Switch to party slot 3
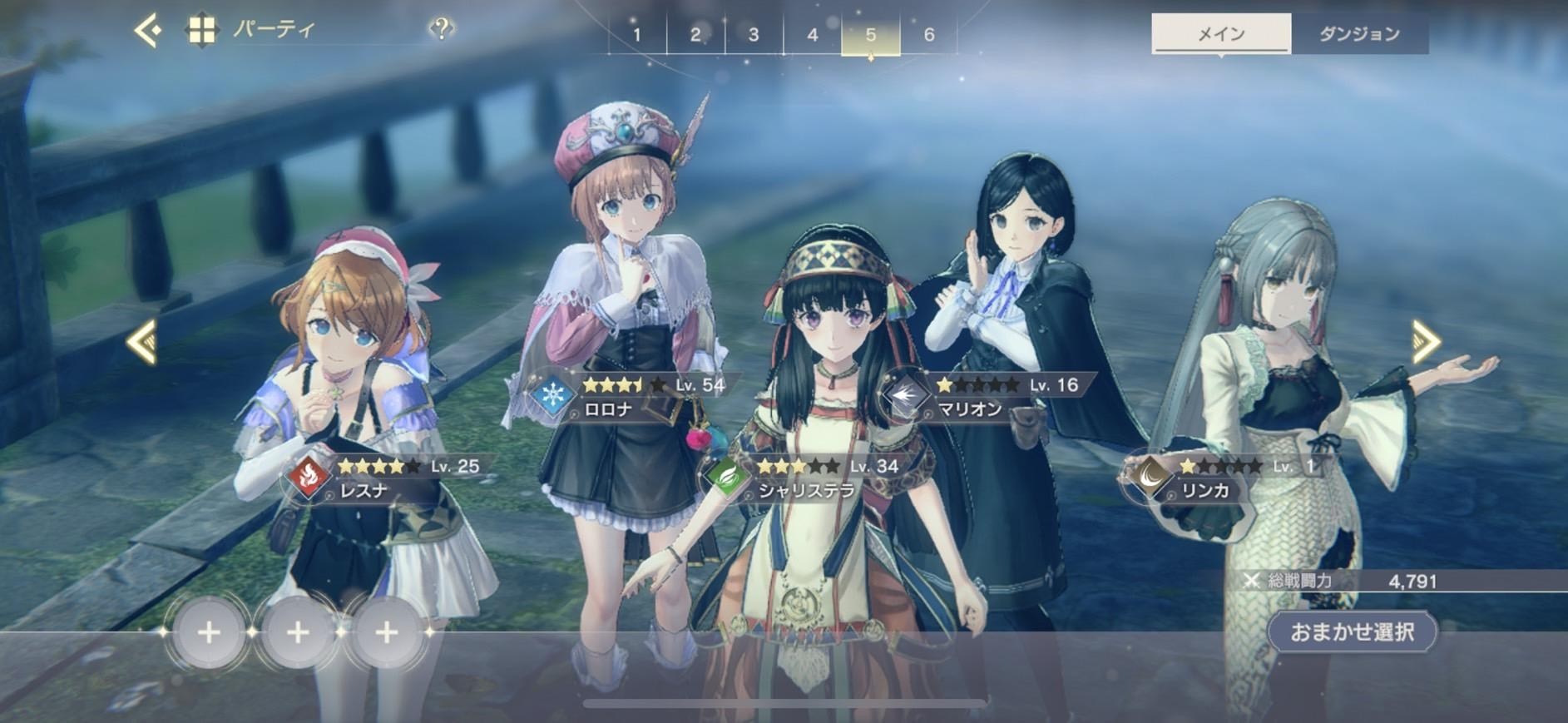The width and height of the screenshot is (1568, 723). tap(754, 35)
